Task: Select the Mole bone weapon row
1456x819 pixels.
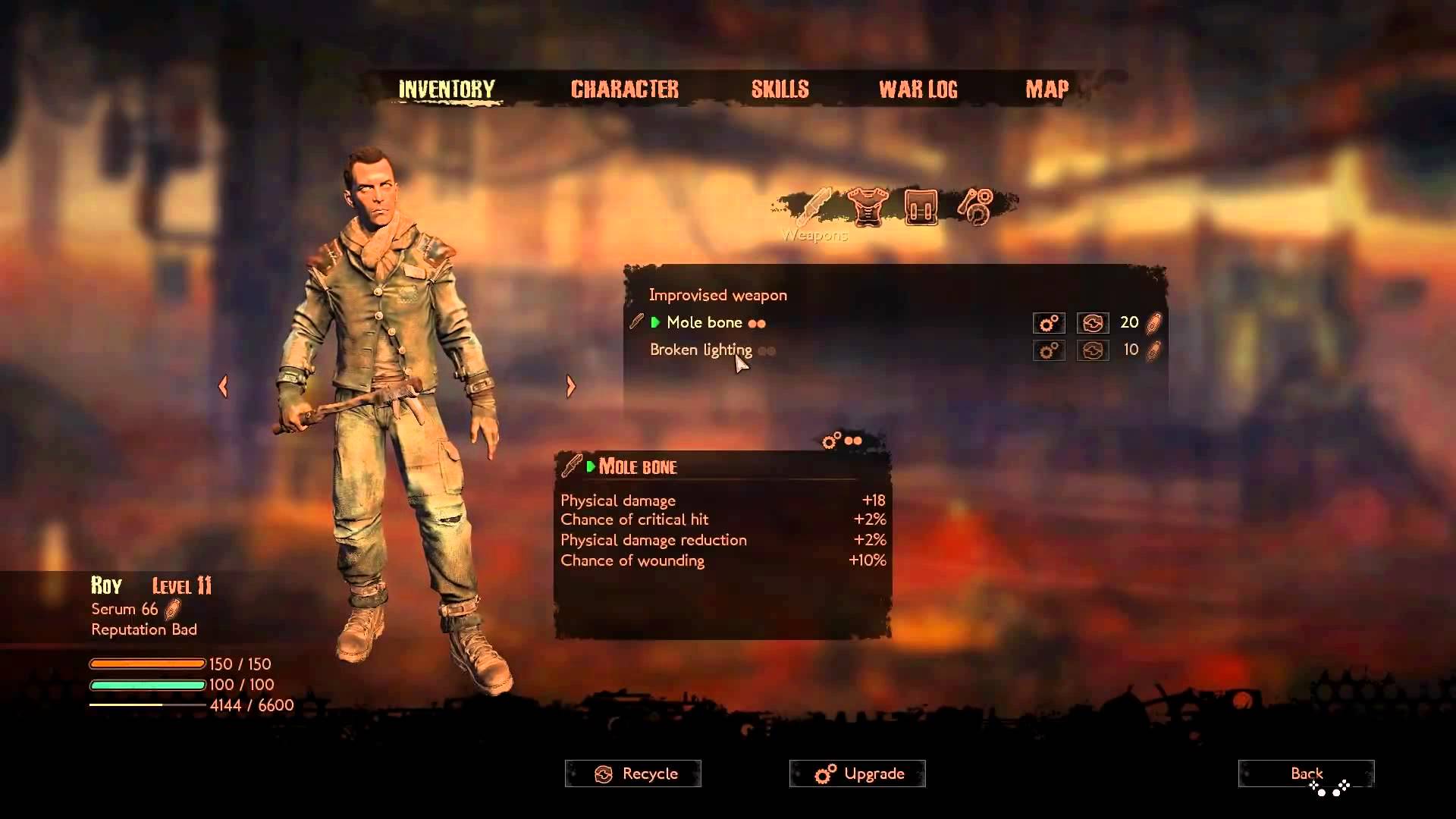Action: 704,323
